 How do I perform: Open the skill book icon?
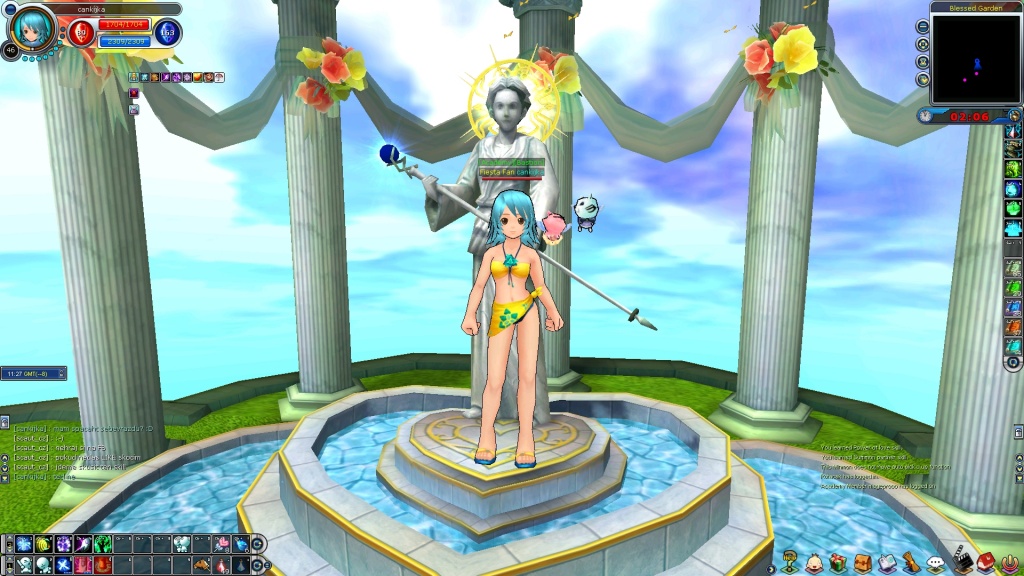[x=886, y=563]
